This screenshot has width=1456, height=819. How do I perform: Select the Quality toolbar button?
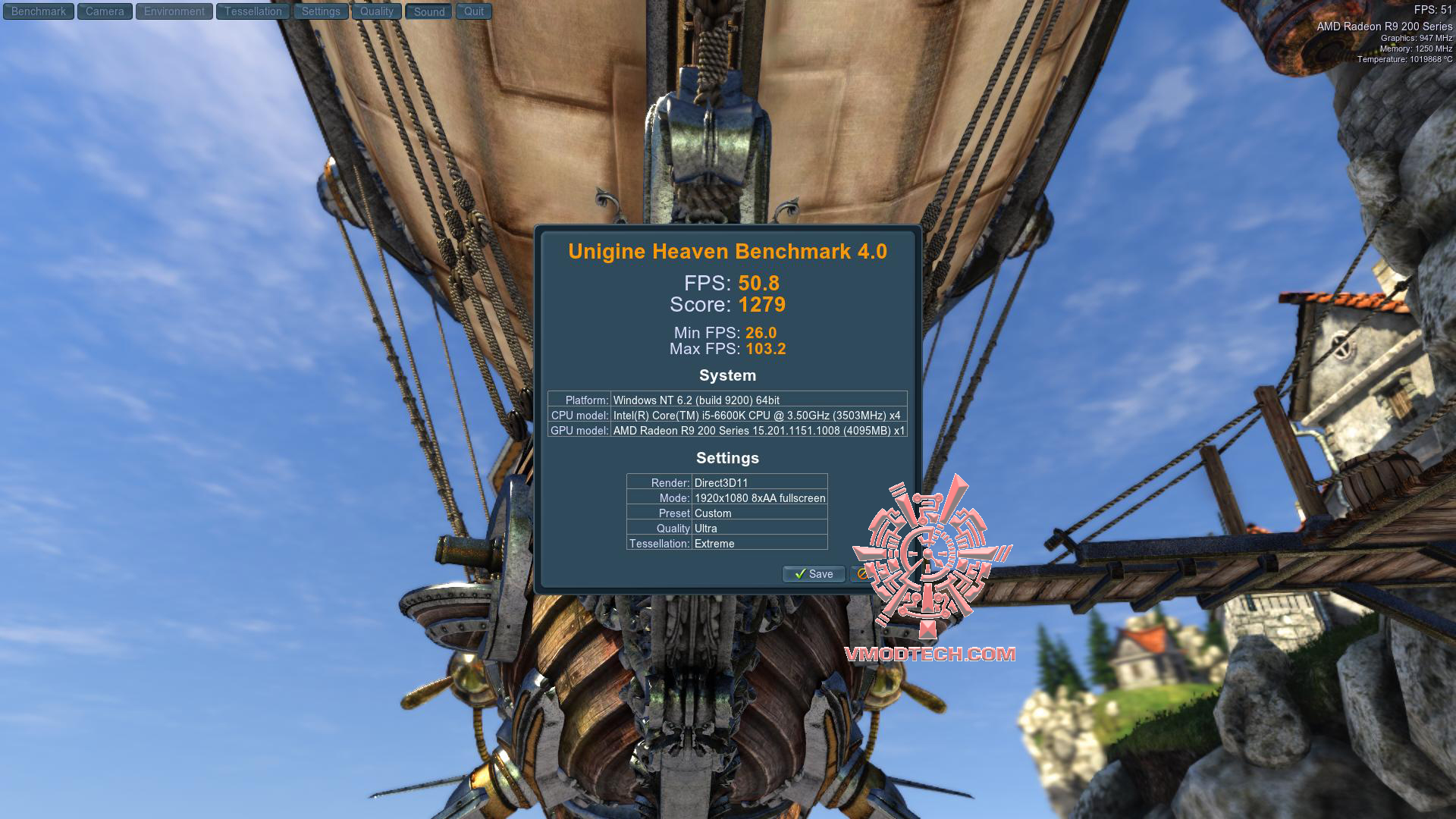377,11
